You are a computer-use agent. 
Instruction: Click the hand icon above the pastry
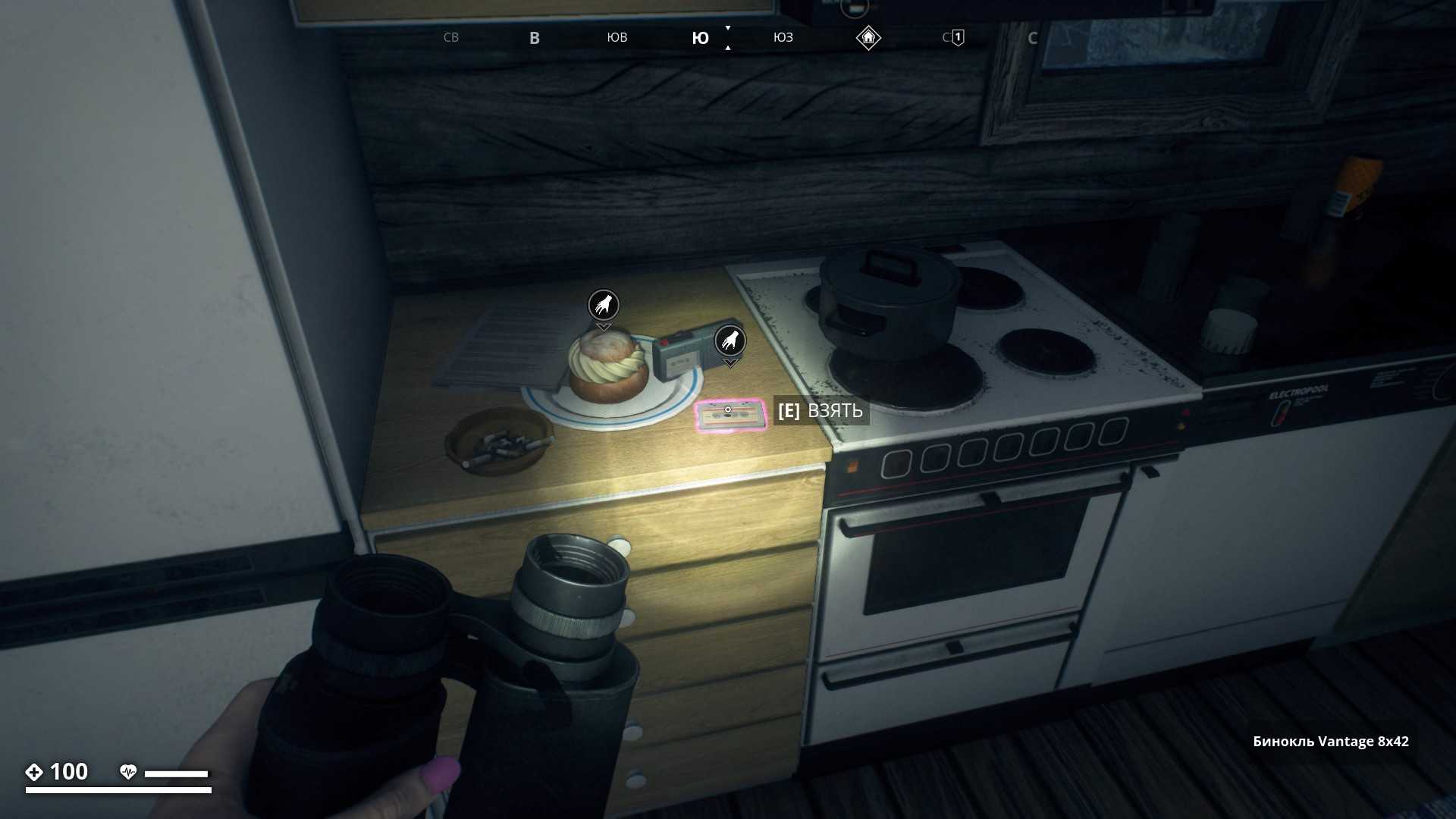[x=604, y=305]
